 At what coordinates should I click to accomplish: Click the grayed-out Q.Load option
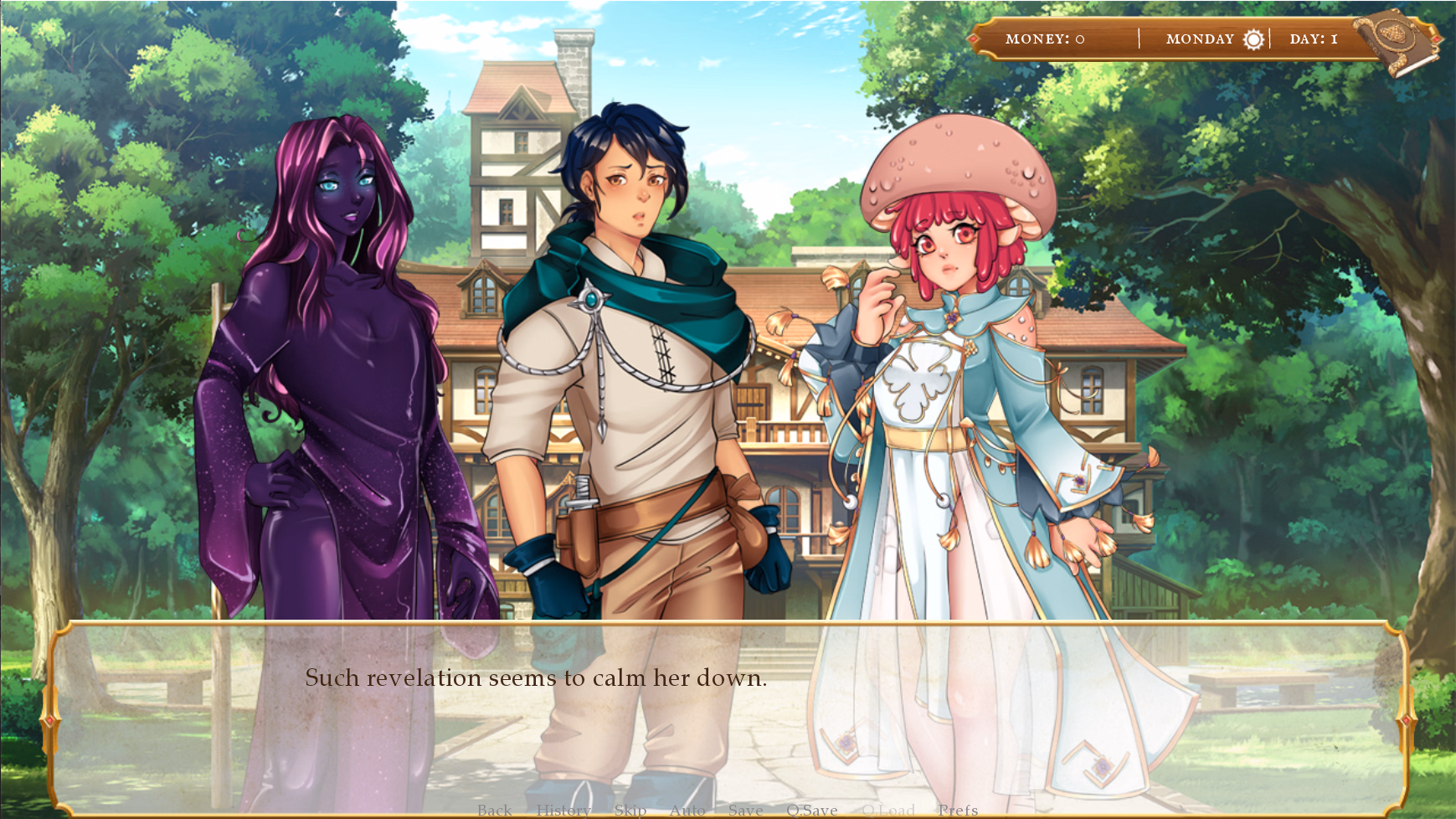coord(887,810)
